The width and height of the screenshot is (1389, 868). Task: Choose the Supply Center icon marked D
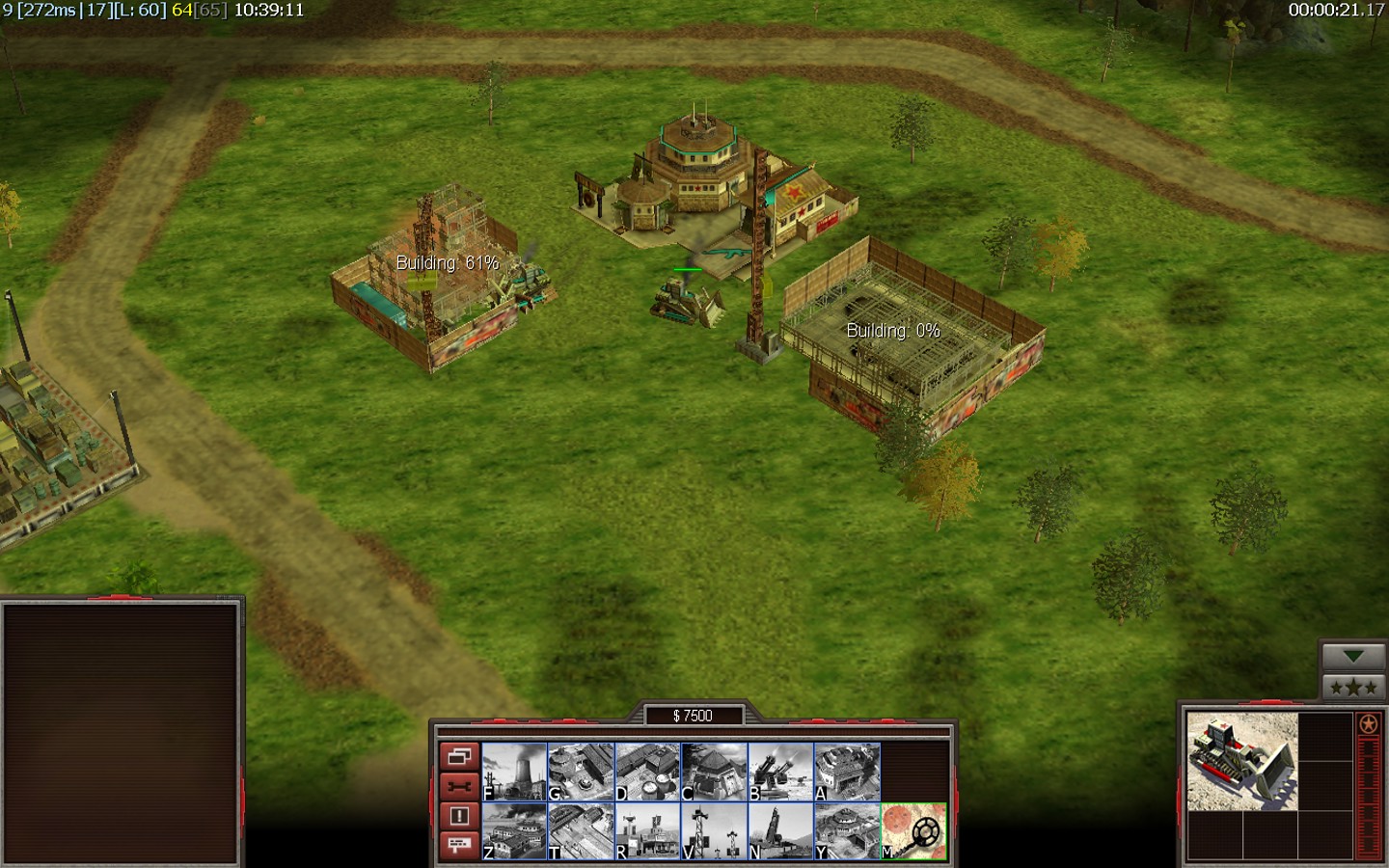(x=647, y=772)
